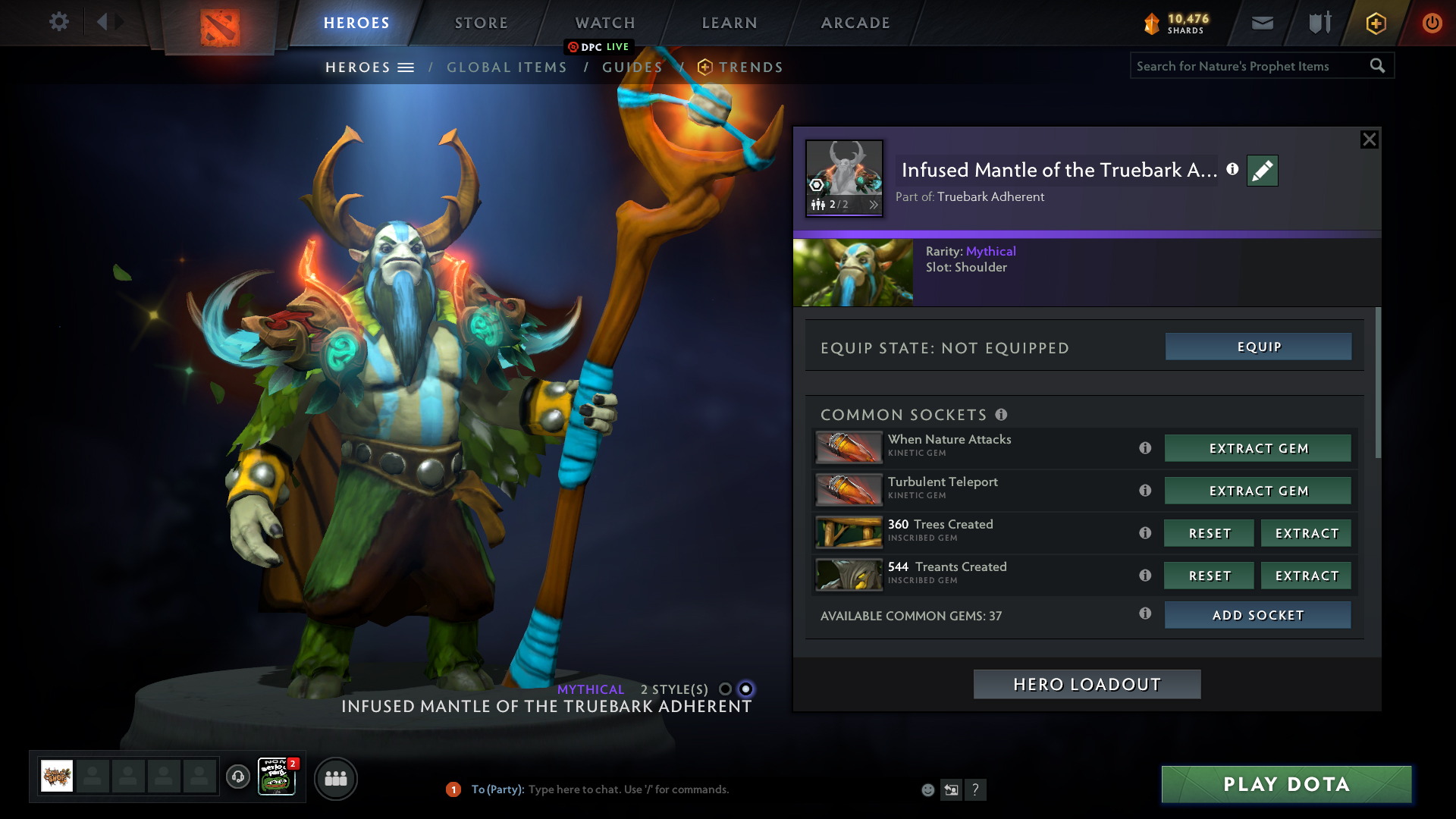Quit using the red power button
Viewport: 1456px width, 819px height.
pos(1432,23)
